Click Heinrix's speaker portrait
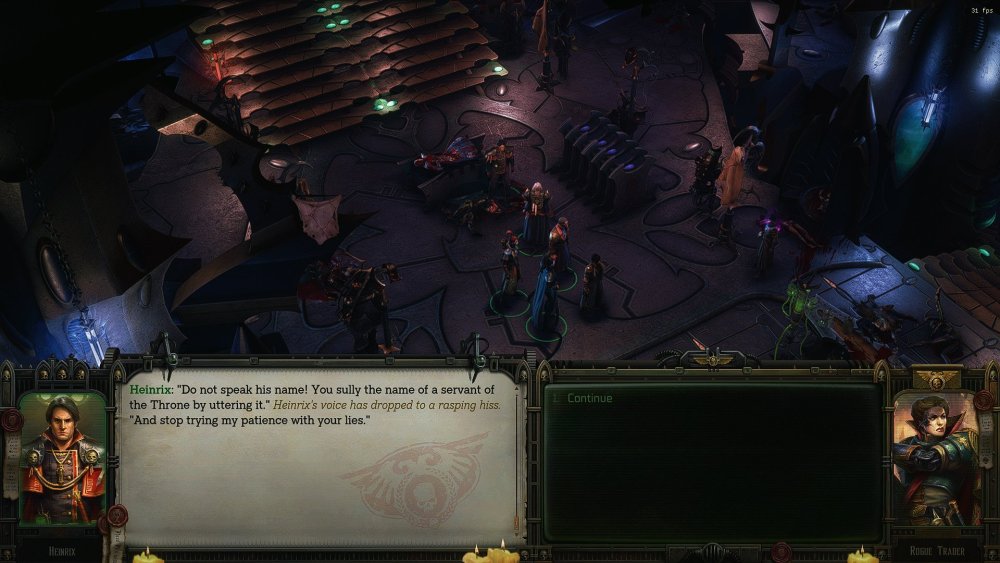 [62, 458]
